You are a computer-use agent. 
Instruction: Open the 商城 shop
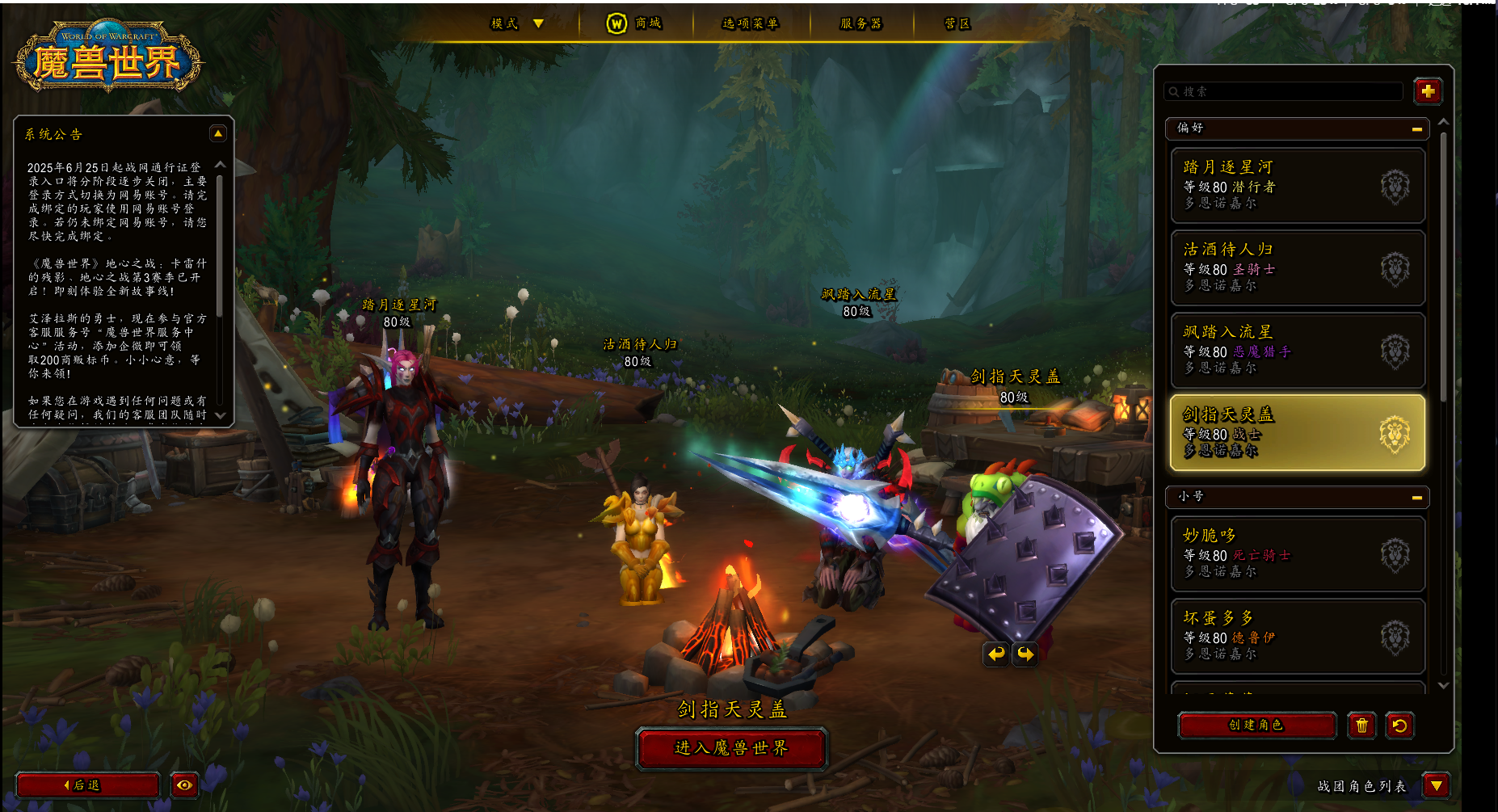[635, 23]
